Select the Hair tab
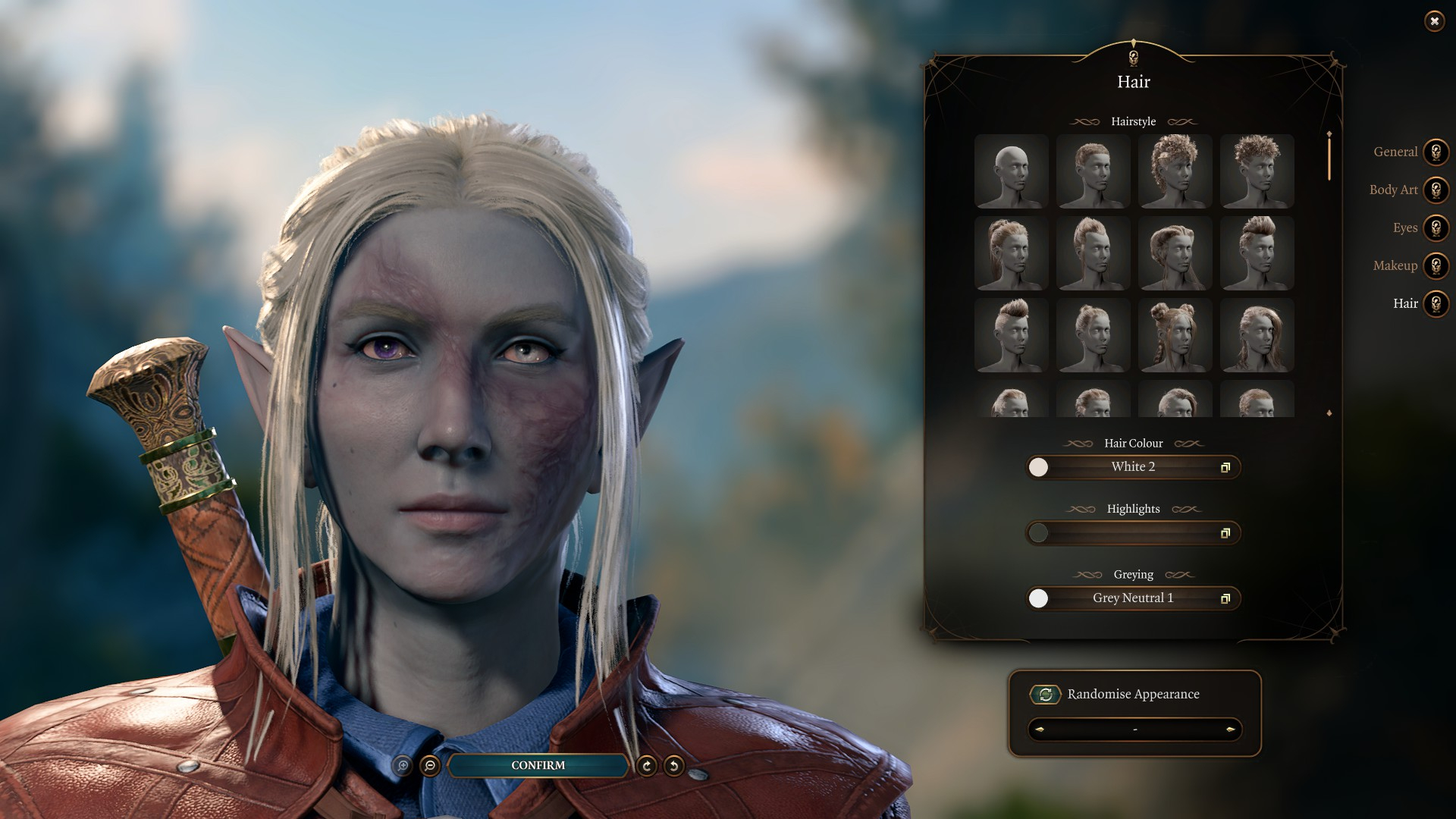Screen dimensions: 1456x819 click(1436, 303)
